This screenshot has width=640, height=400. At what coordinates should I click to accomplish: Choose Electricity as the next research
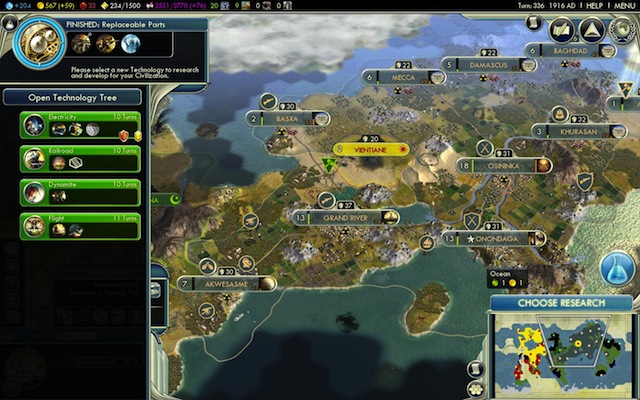[78, 126]
